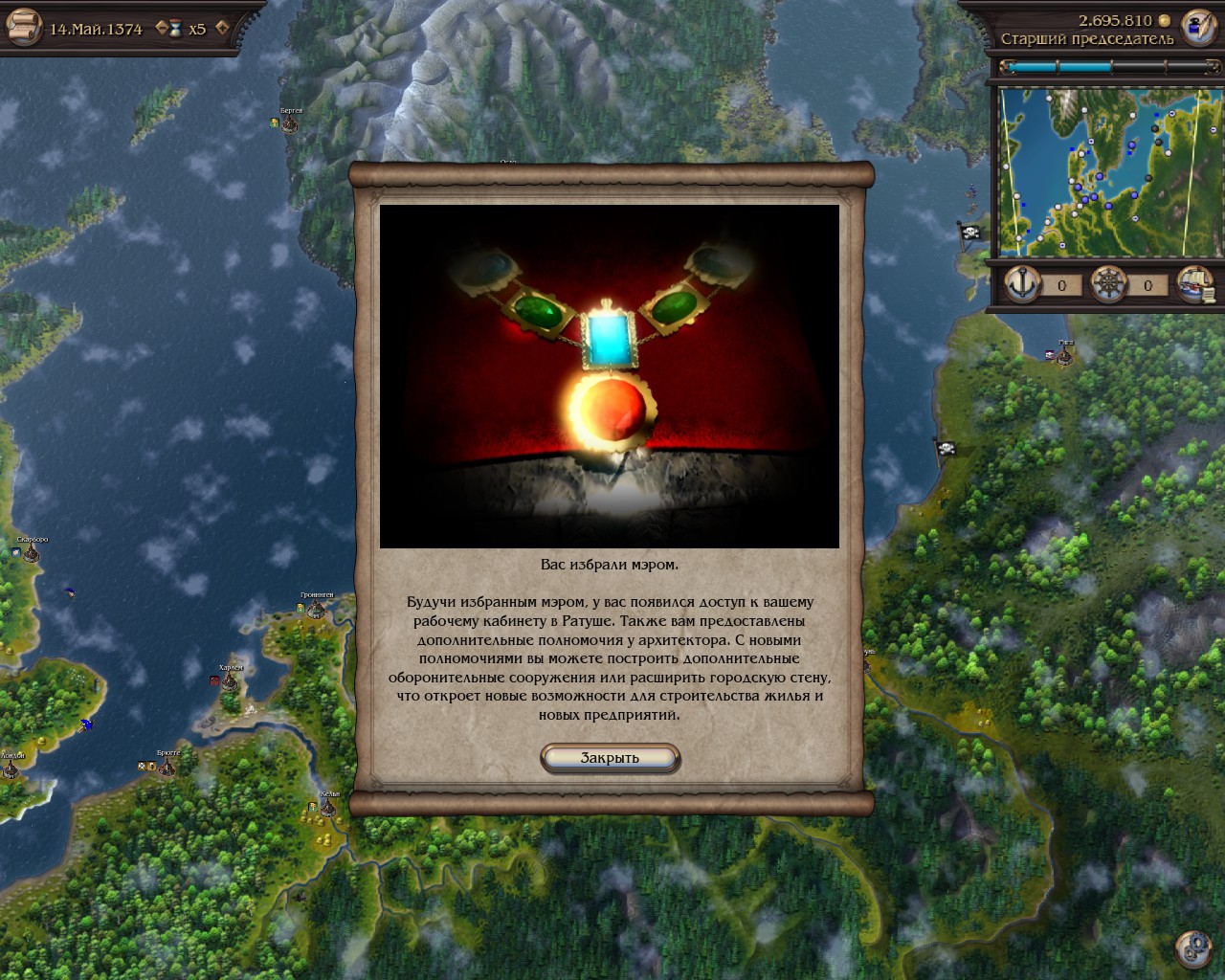Open the trade routes icon beside the minimap
This screenshot has height=980, width=1225.
coord(1195,284)
